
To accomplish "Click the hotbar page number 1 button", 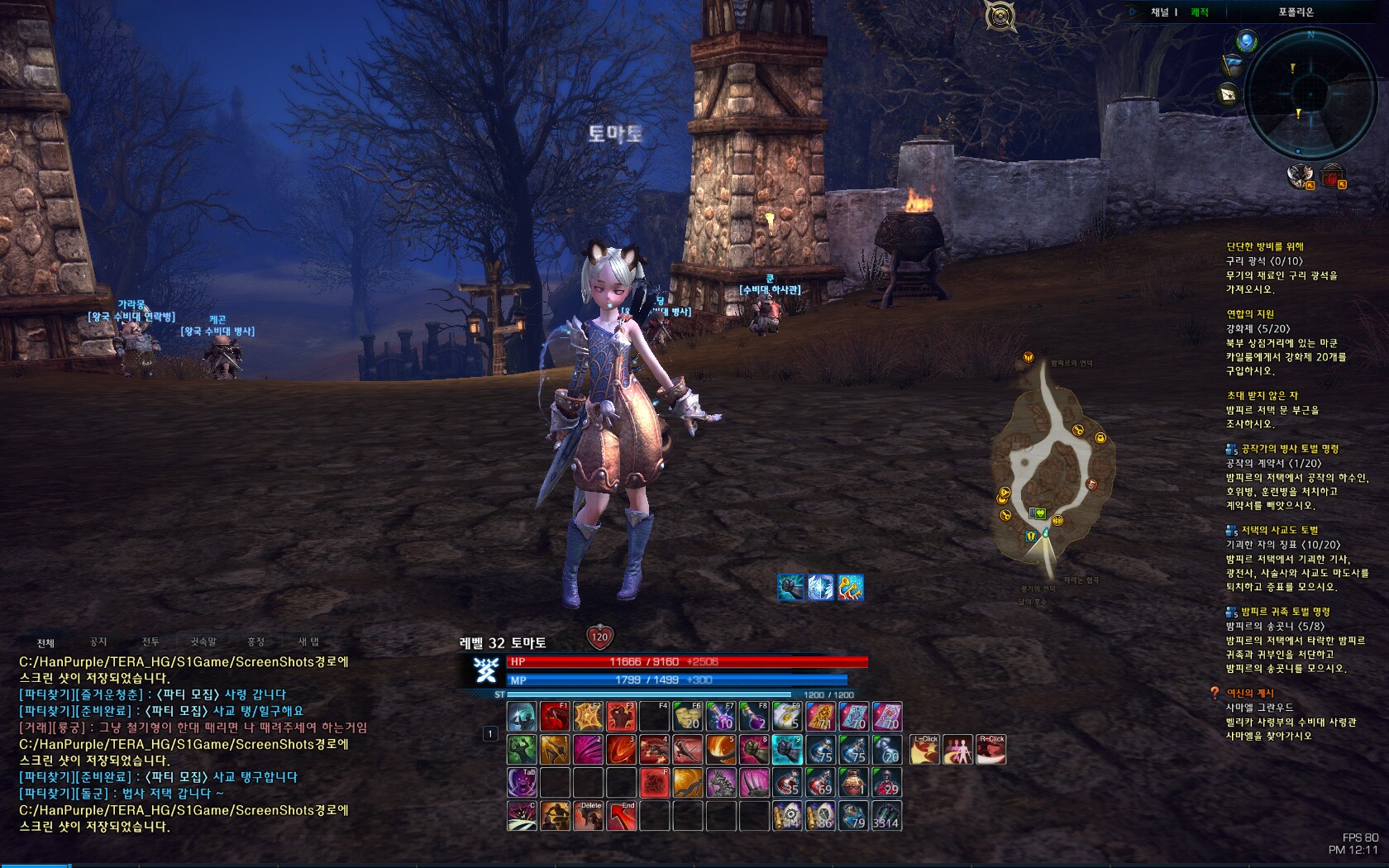I will point(490,733).
